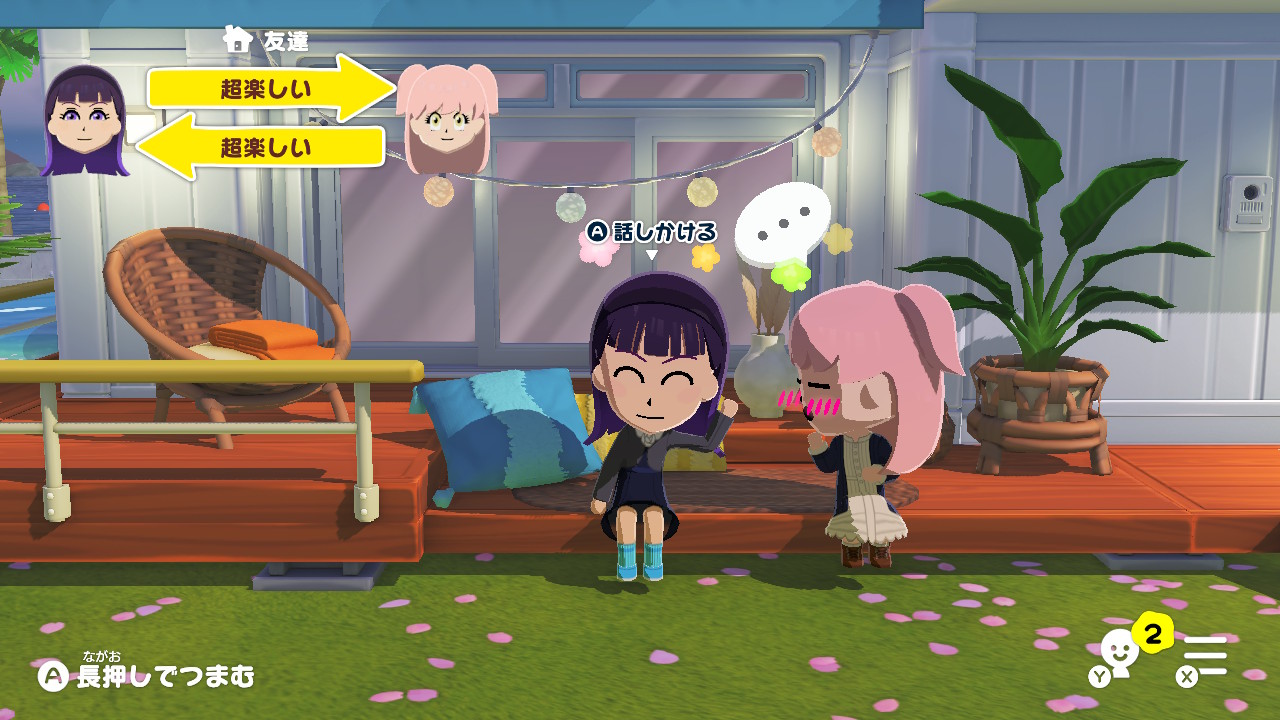Image resolution: width=1280 pixels, height=720 pixels.
Task: Click the house icon beside 友達
Action: [x=237, y=40]
